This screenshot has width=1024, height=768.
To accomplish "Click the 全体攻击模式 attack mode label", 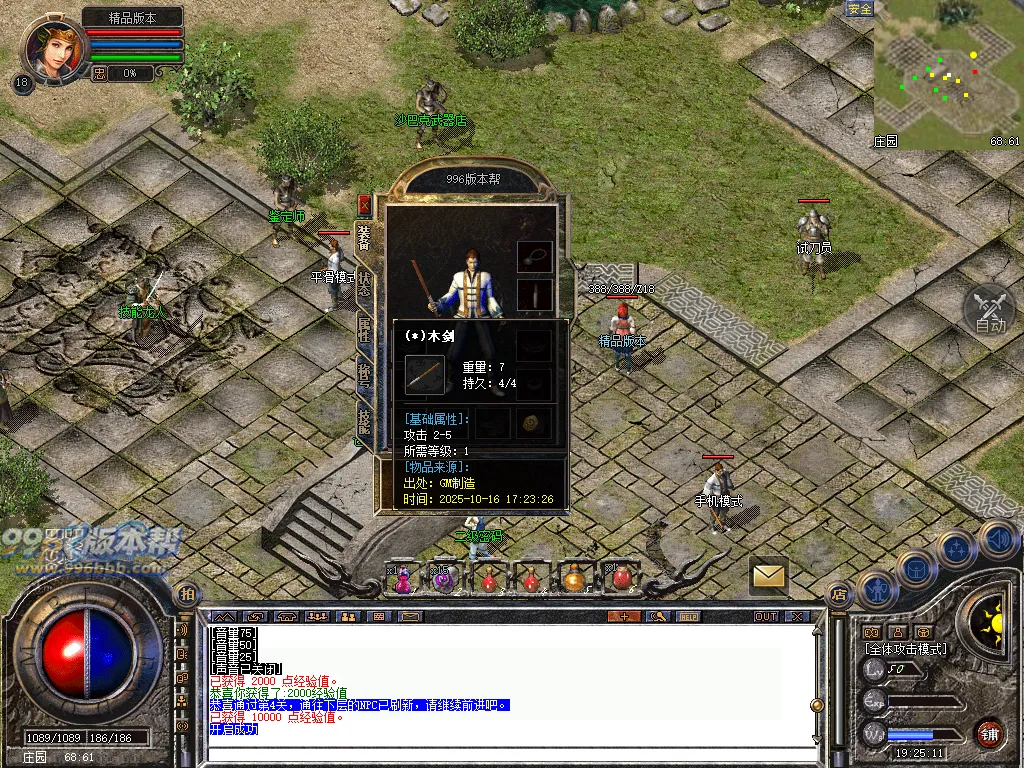I will pyautogui.click(x=906, y=649).
